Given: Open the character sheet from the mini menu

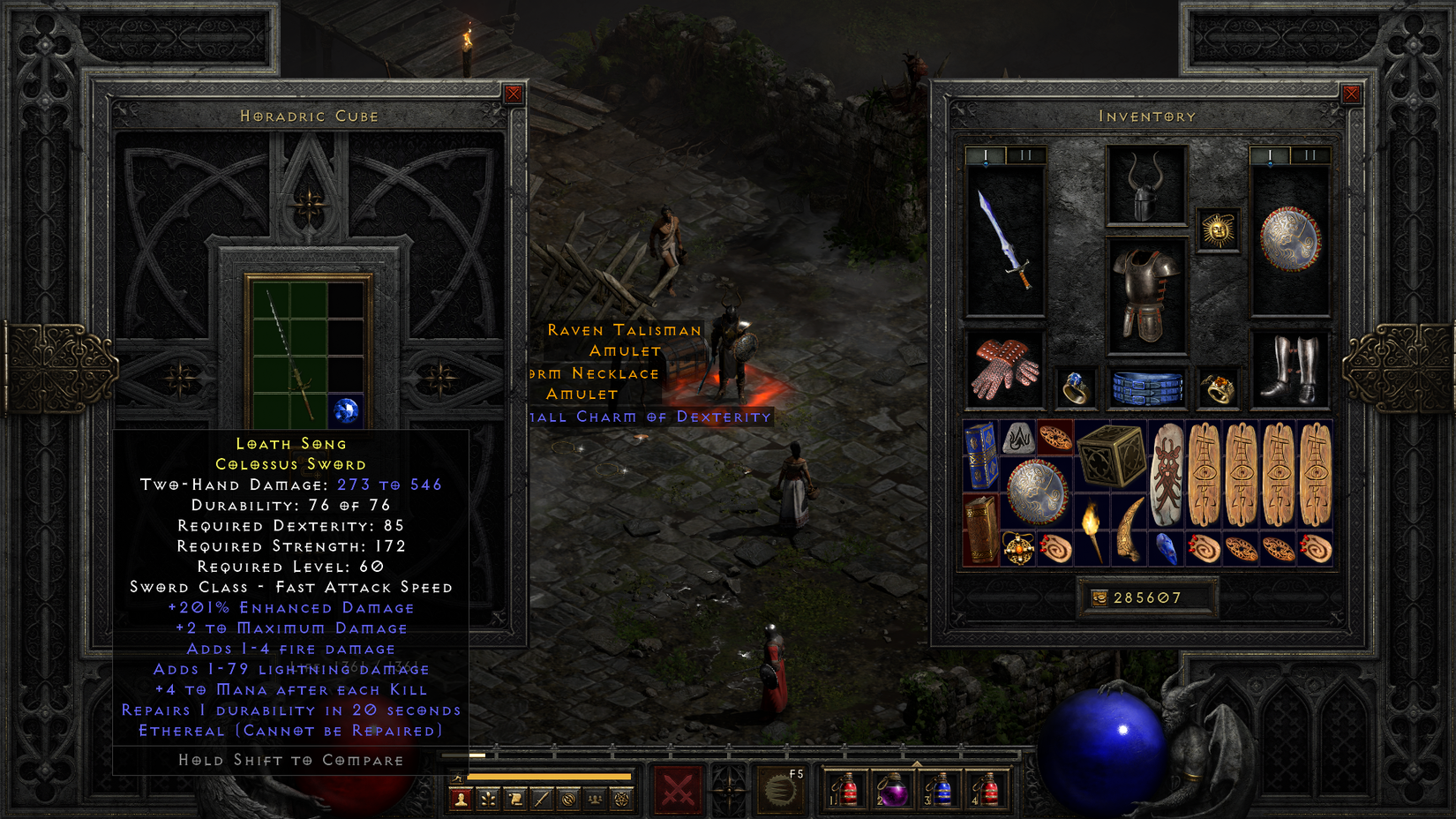Looking at the screenshot, I should 461,800.
